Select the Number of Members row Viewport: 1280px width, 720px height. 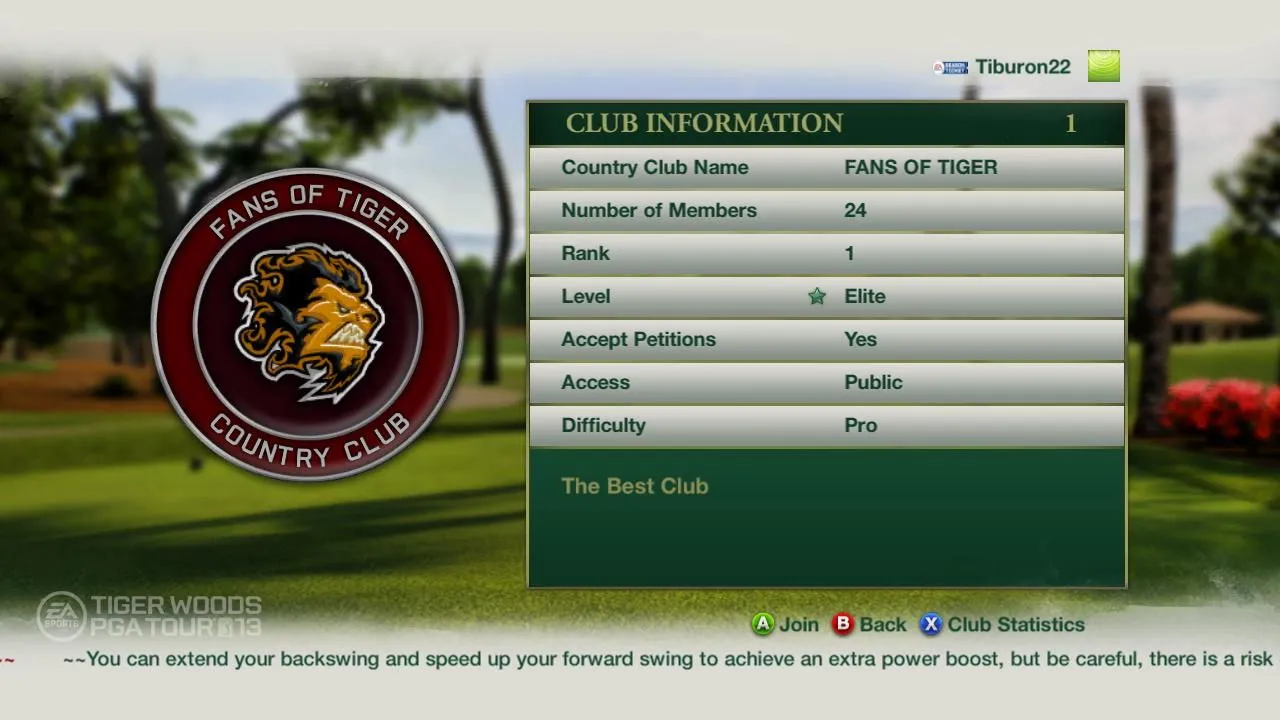[x=826, y=211]
